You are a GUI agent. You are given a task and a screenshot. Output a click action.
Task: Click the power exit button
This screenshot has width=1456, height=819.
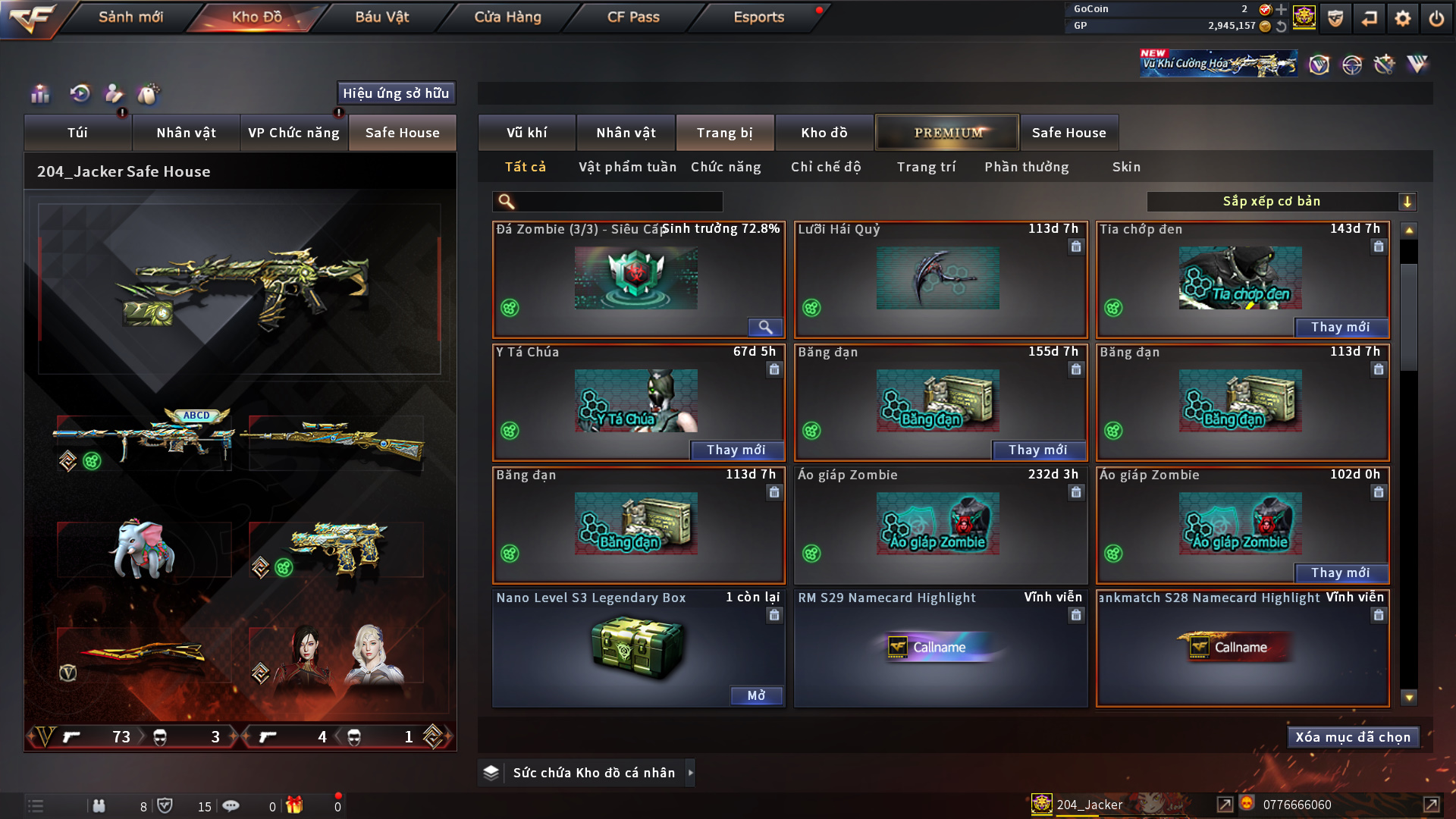pos(1436,18)
